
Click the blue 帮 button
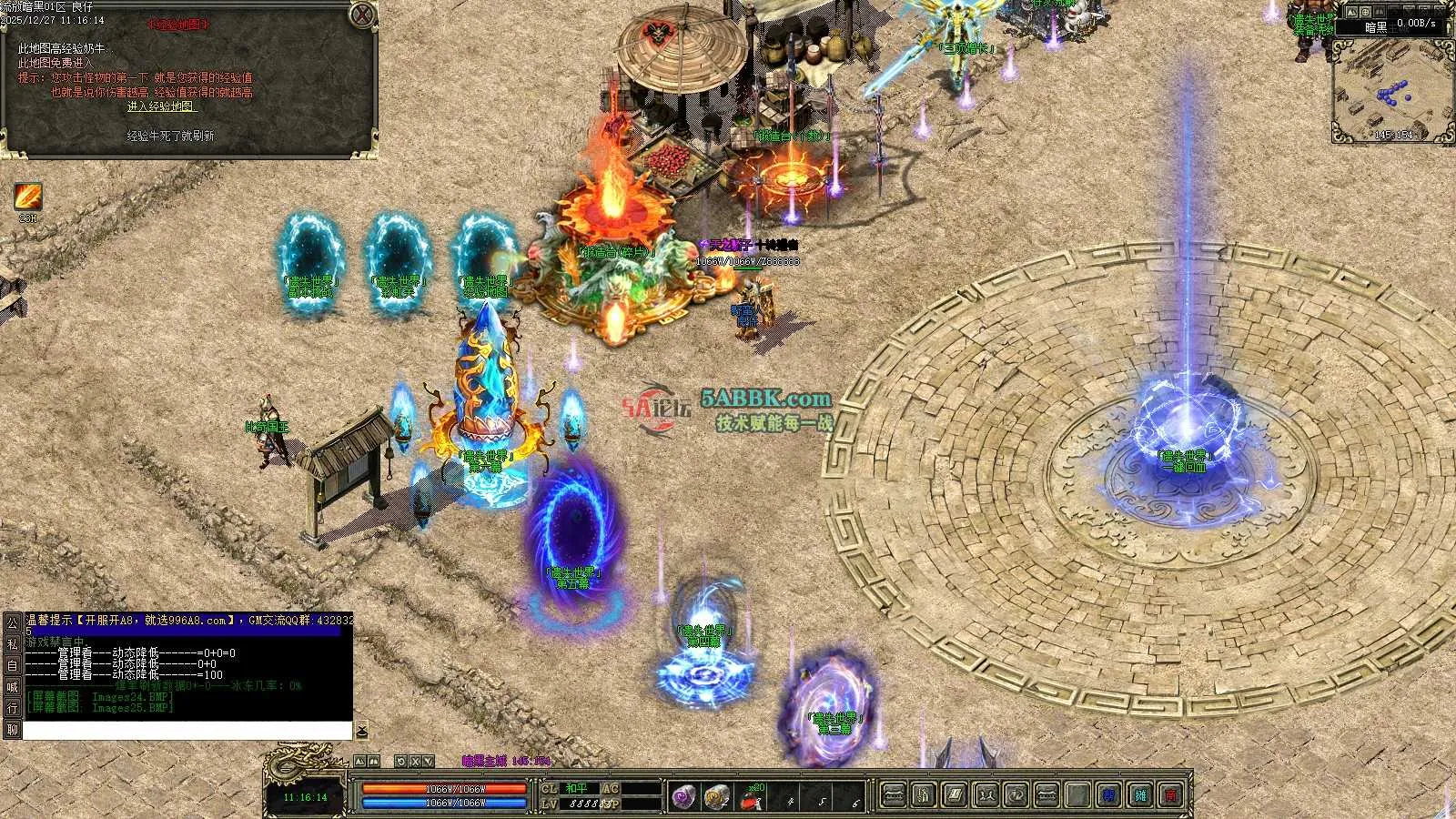coord(1108,795)
